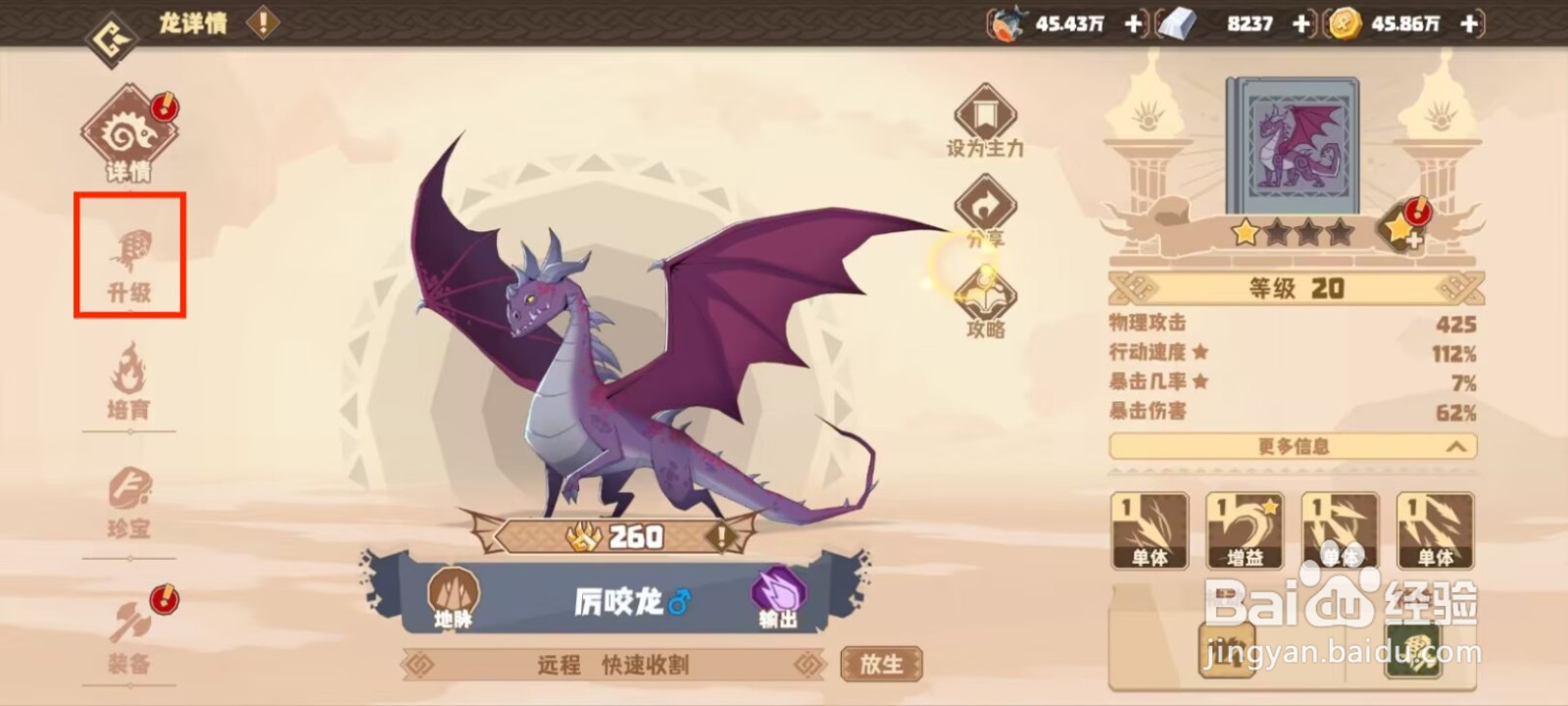The width and height of the screenshot is (1568, 706).
Task: Open the 培育 (Cultivate) sidebar icon
Action: click(x=128, y=386)
